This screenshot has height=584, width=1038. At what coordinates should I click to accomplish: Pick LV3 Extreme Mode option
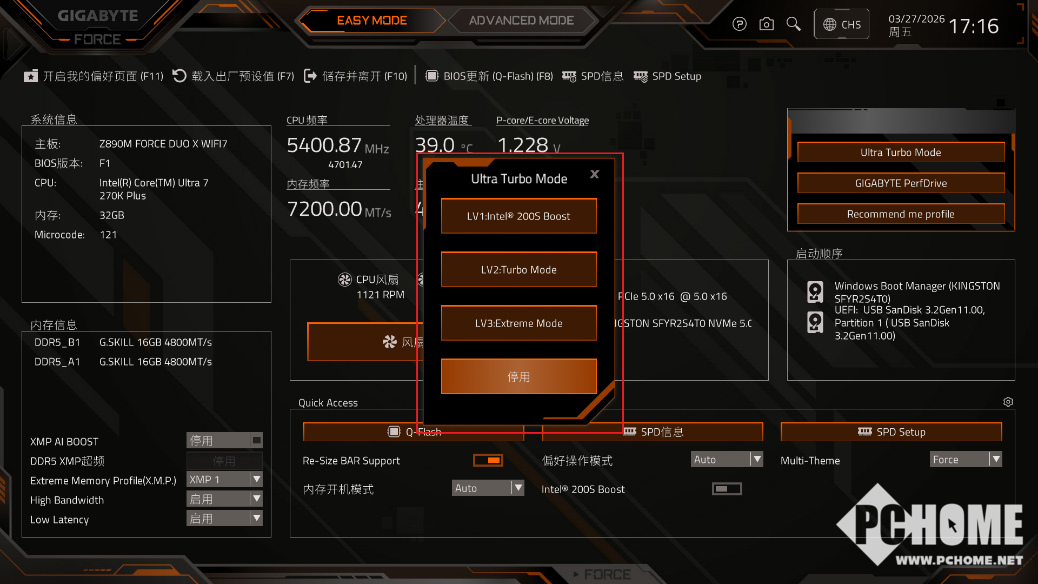pos(518,323)
